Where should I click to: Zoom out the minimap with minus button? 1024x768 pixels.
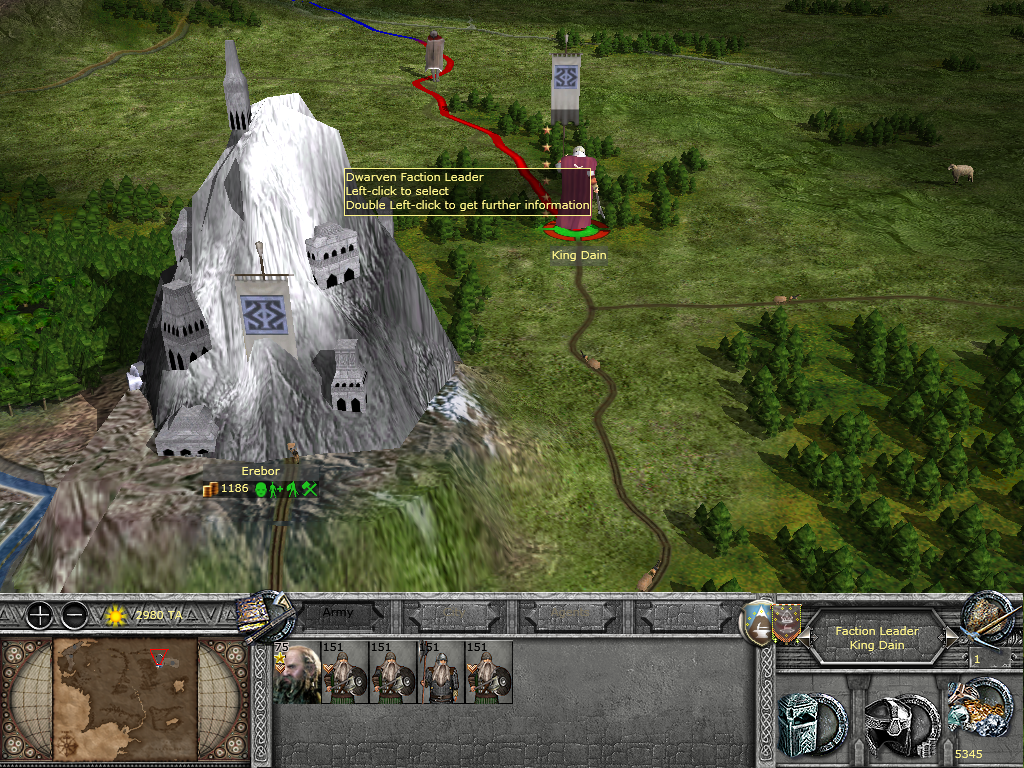coord(73,615)
